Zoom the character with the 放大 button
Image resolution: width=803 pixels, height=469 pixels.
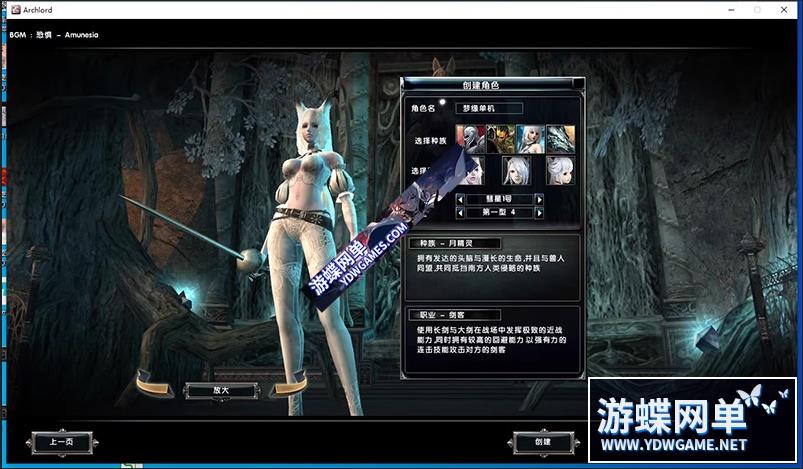(x=220, y=389)
